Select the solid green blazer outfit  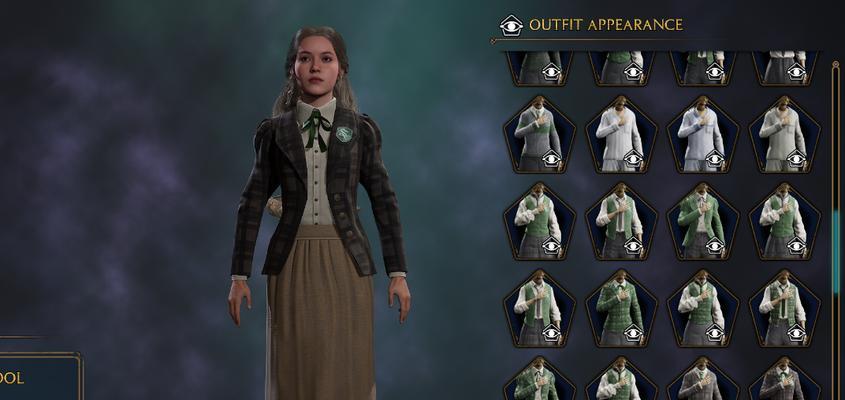click(x=702, y=220)
